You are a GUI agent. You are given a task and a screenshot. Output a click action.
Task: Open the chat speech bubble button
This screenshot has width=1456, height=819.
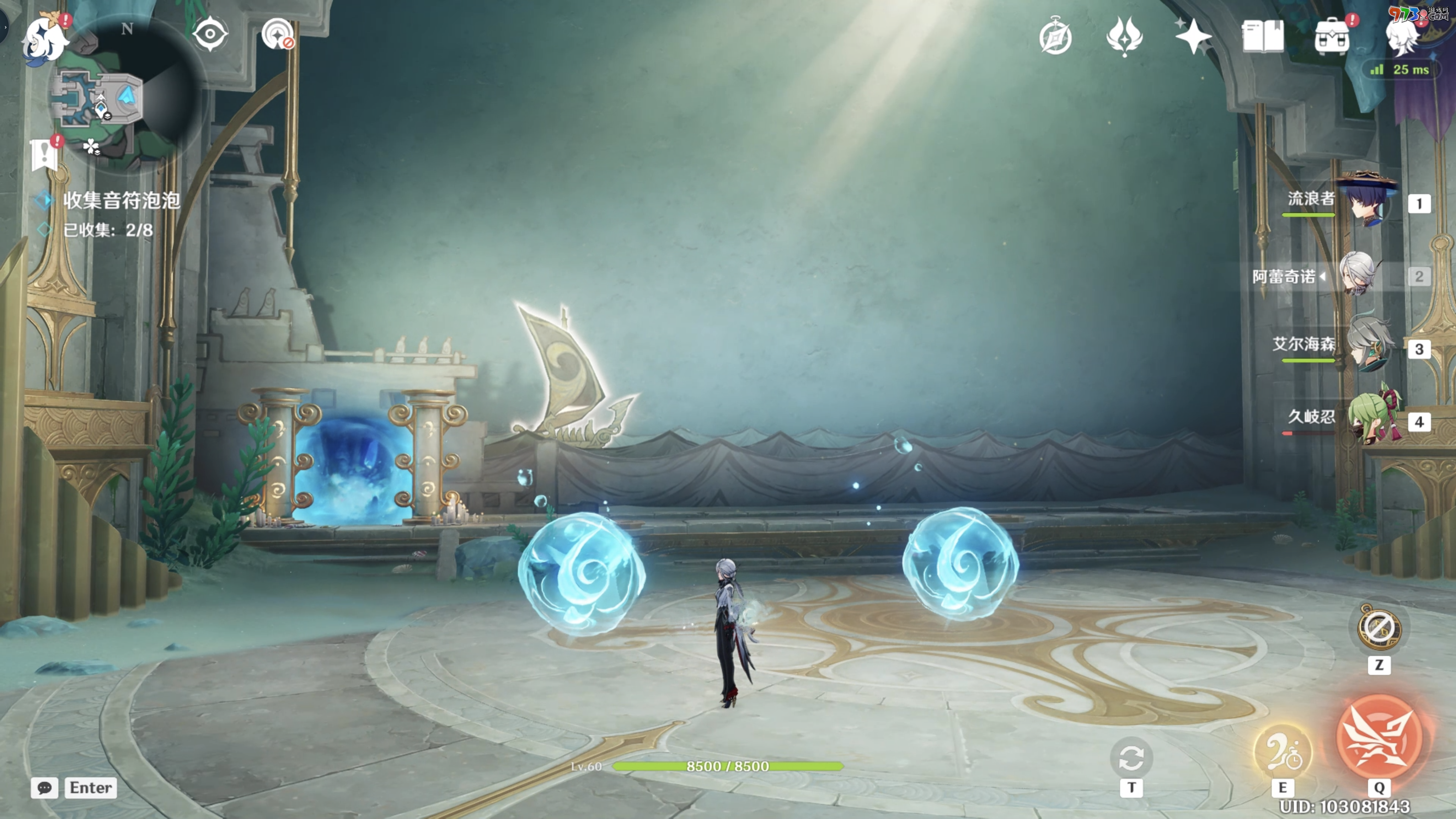[45, 787]
